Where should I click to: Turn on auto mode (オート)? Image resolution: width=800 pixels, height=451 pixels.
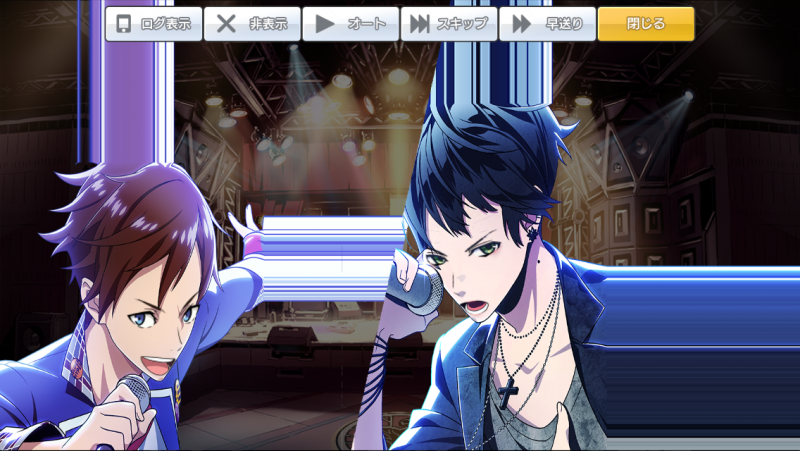coord(350,24)
